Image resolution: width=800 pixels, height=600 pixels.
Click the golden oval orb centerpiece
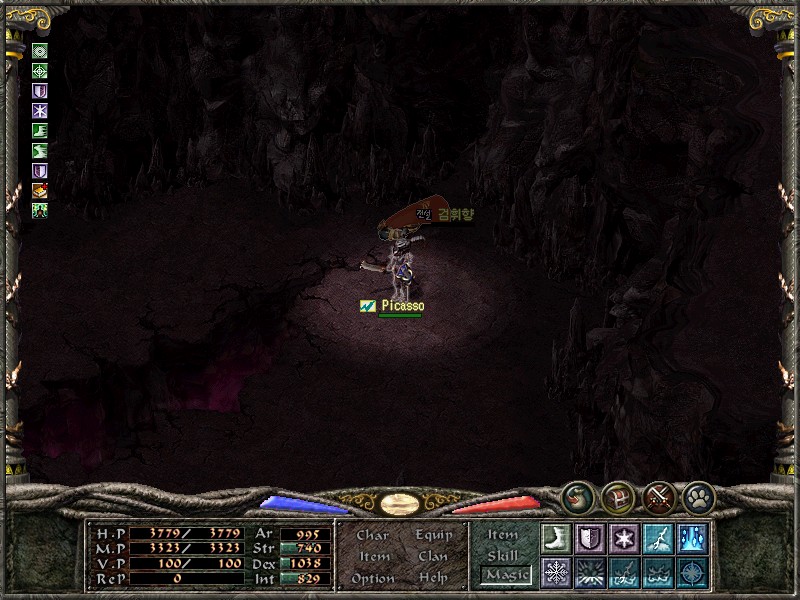tap(400, 502)
